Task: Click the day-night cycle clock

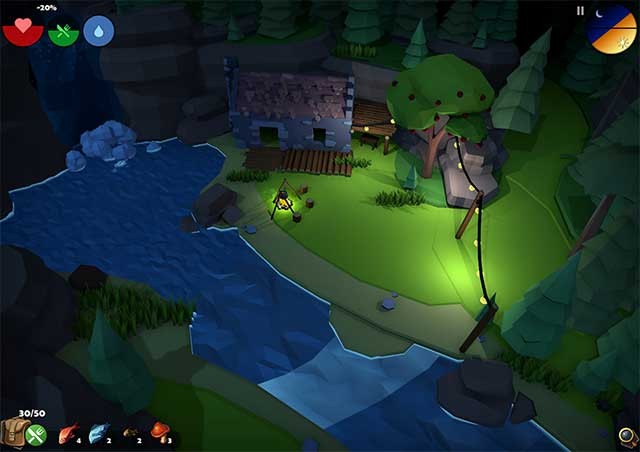Action: point(611,27)
